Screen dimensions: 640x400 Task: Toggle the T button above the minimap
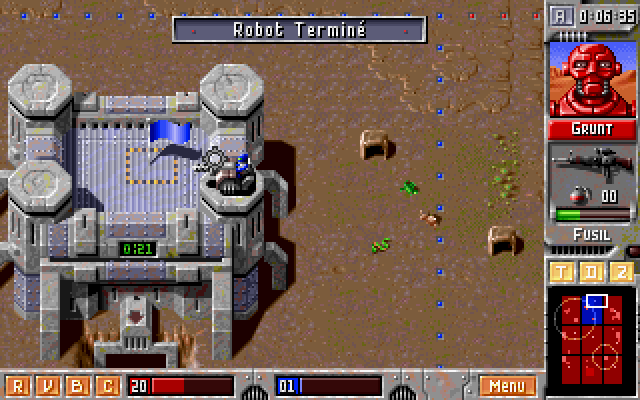tap(562, 273)
